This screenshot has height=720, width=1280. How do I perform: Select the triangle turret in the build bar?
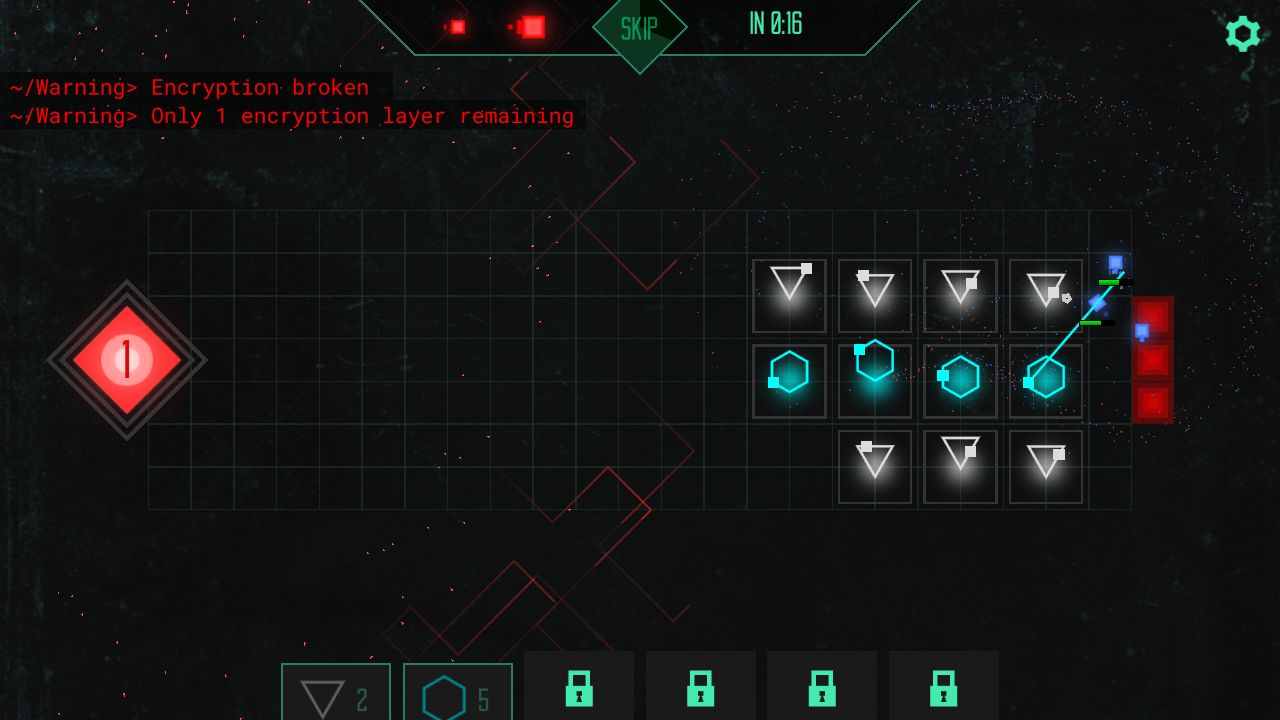(x=336, y=692)
